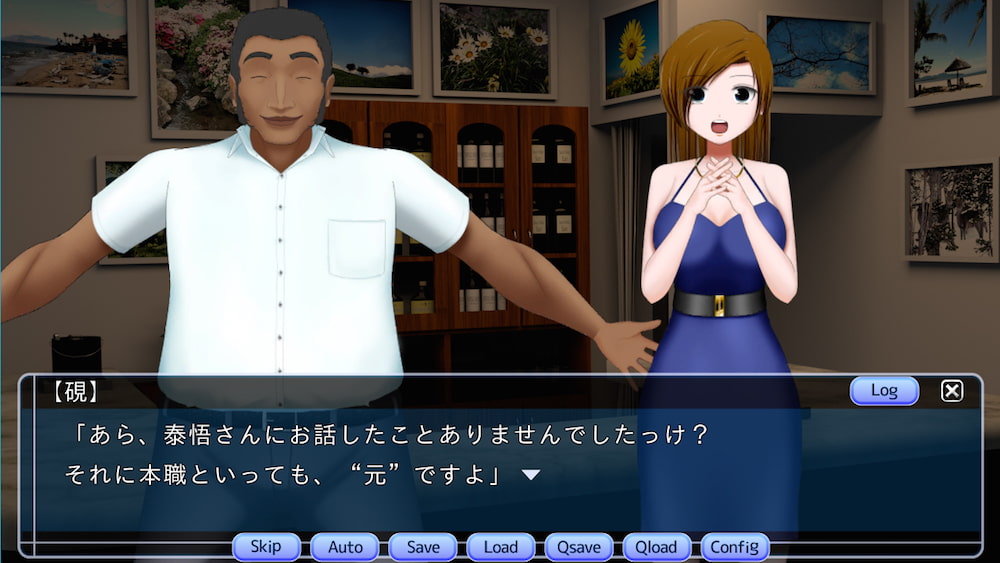Screen dimensions: 1000x563
Task: Click the Qsave quick save button
Action: (x=579, y=547)
